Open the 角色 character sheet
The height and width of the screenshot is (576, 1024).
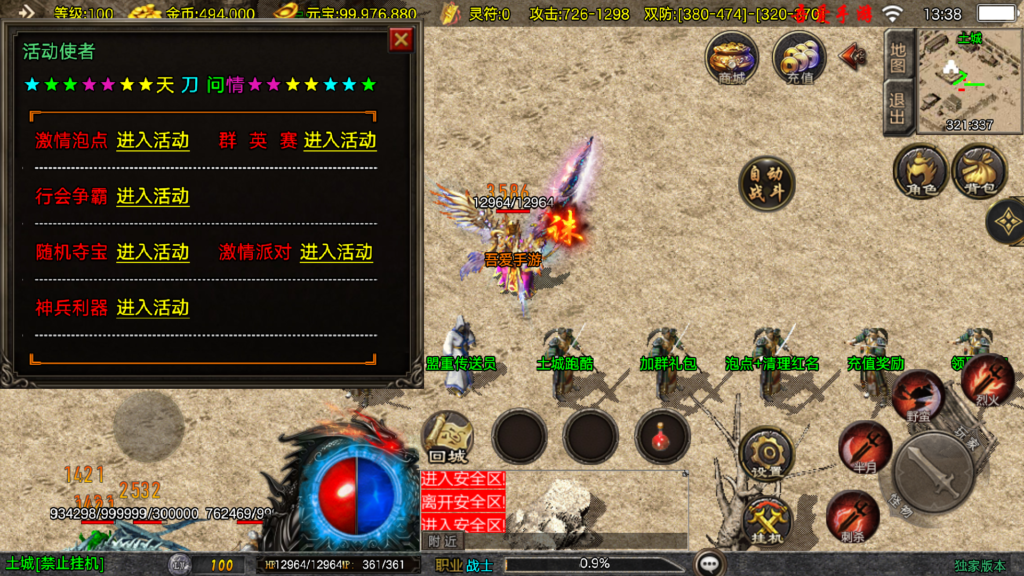(x=920, y=170)
